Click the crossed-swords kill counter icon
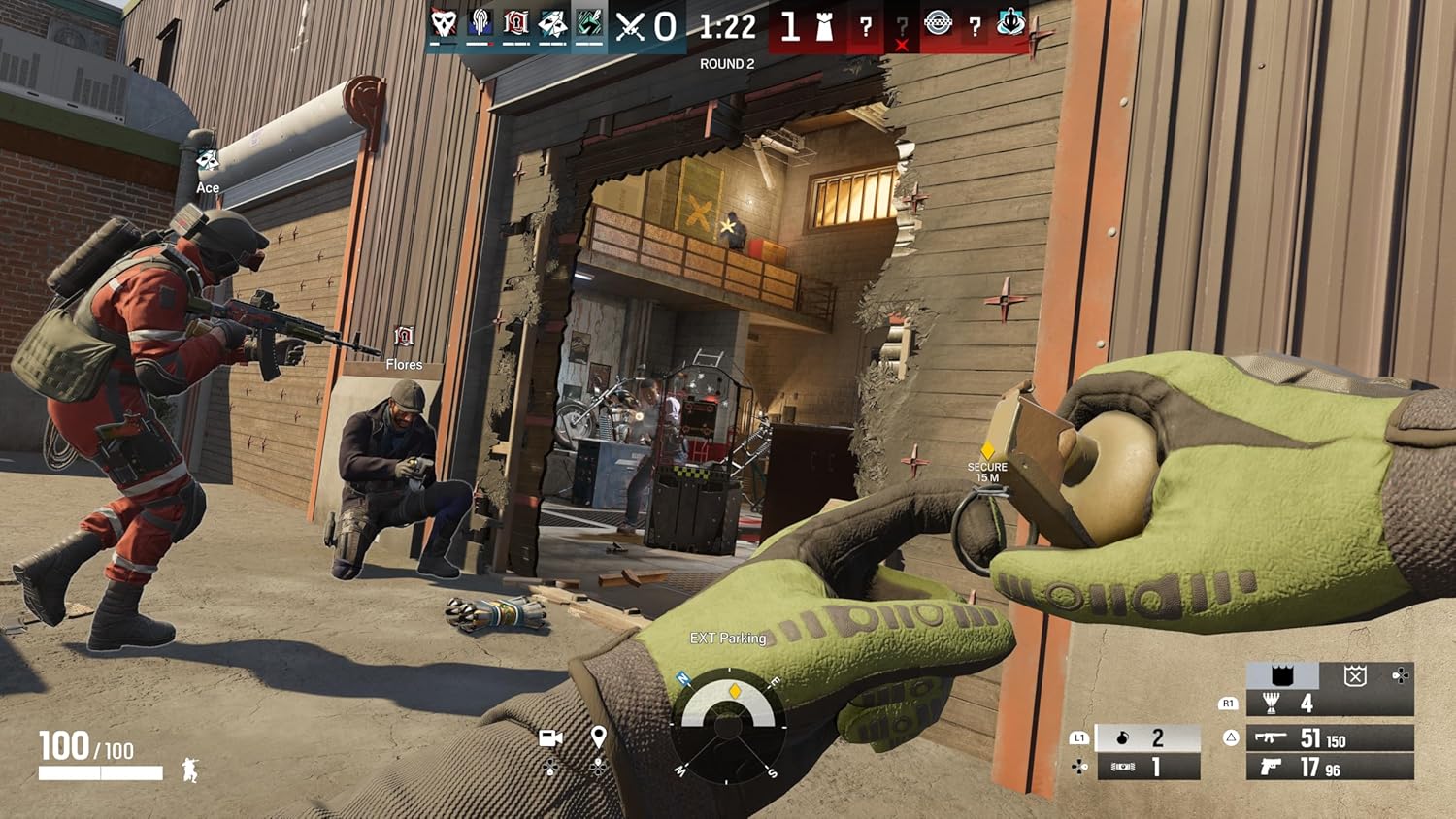Image resolution: width=1456 pixels, height=819 pixels. pos(629,27)
